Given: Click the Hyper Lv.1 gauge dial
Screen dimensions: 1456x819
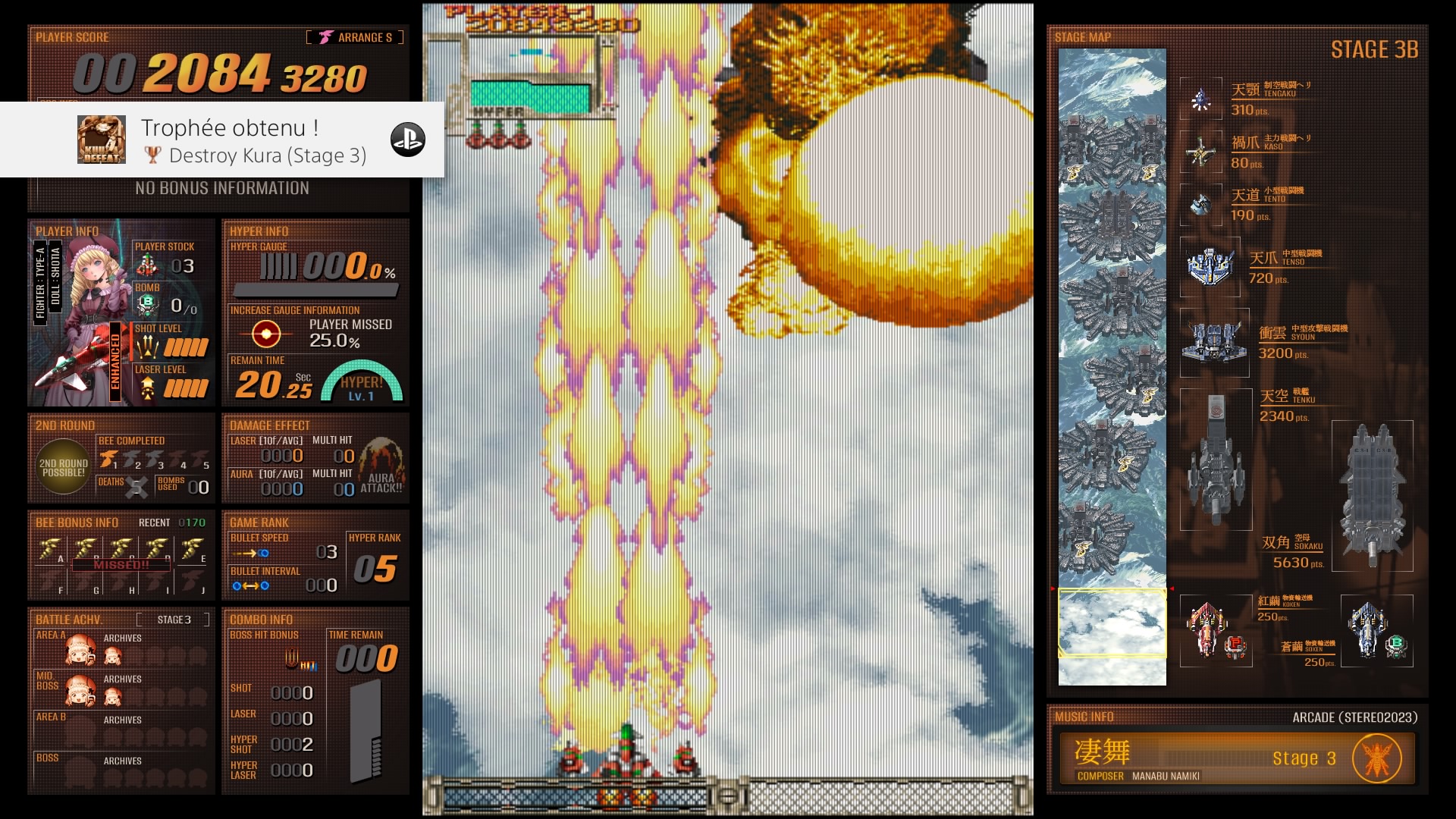Looking at the screenshot, I should tap(362, 383).
